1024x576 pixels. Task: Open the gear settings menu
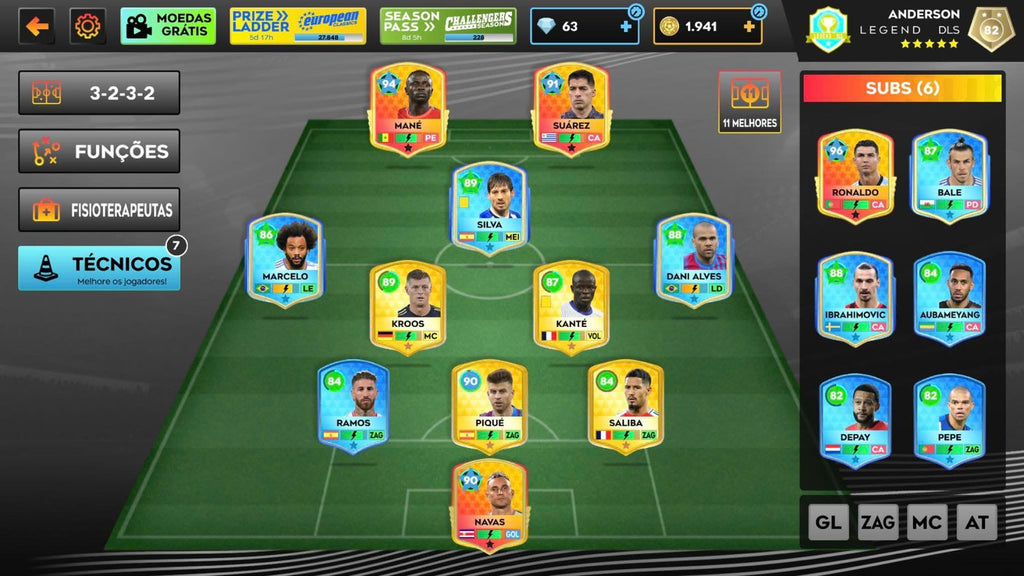pos(88,26)
